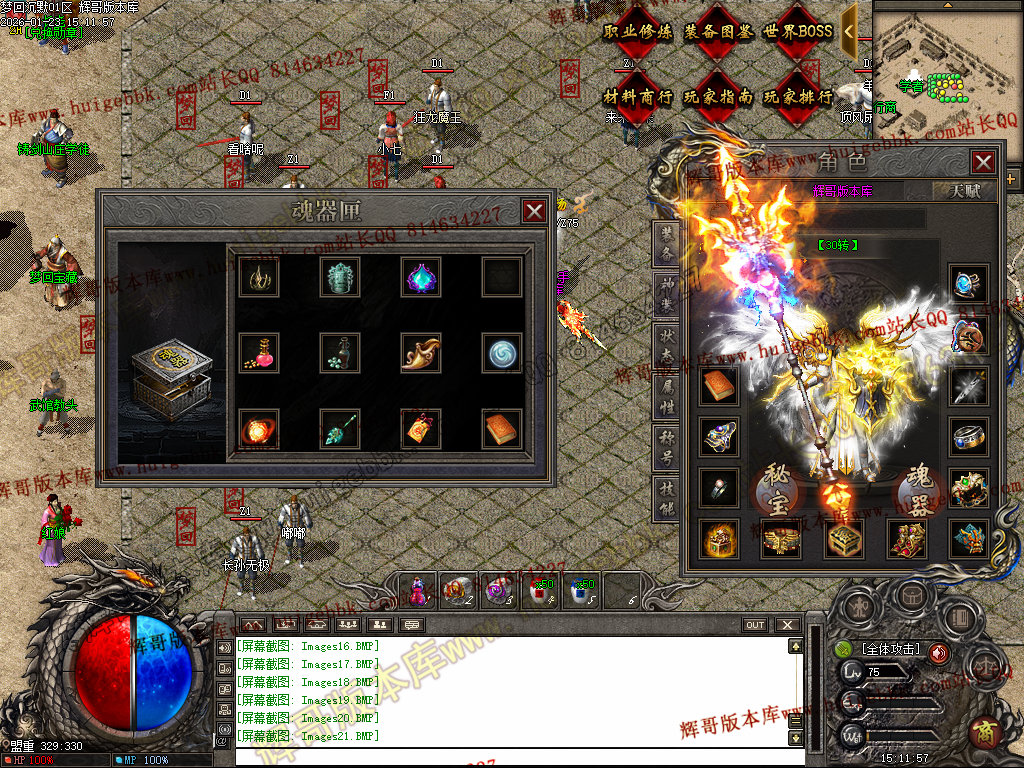The width and height of the screenshot is (1024, 768).
Task: Close the 魂器匣 soul box window
Action: click(534, 211)
